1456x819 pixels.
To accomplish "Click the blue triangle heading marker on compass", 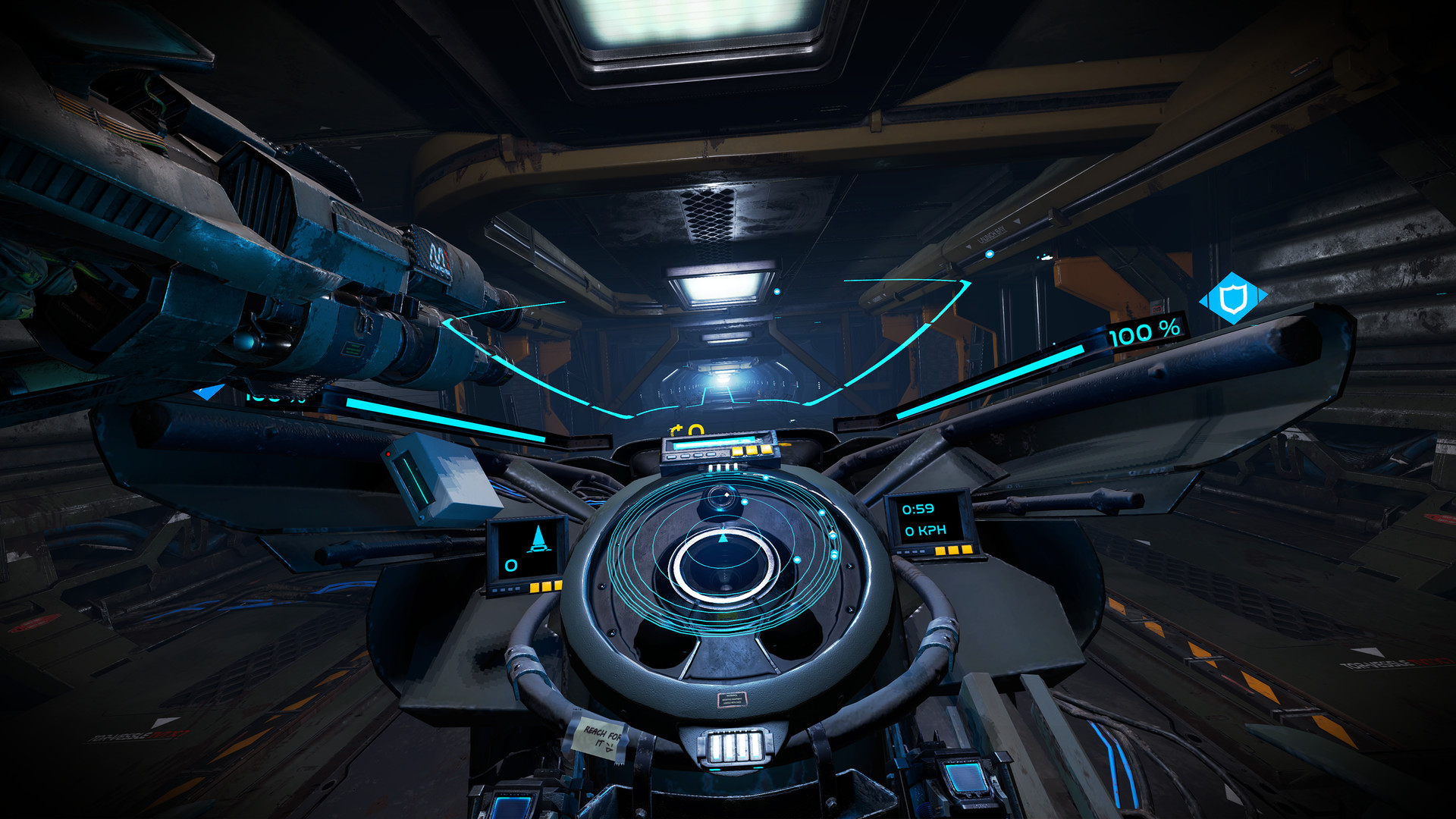I will pos(723,538).
